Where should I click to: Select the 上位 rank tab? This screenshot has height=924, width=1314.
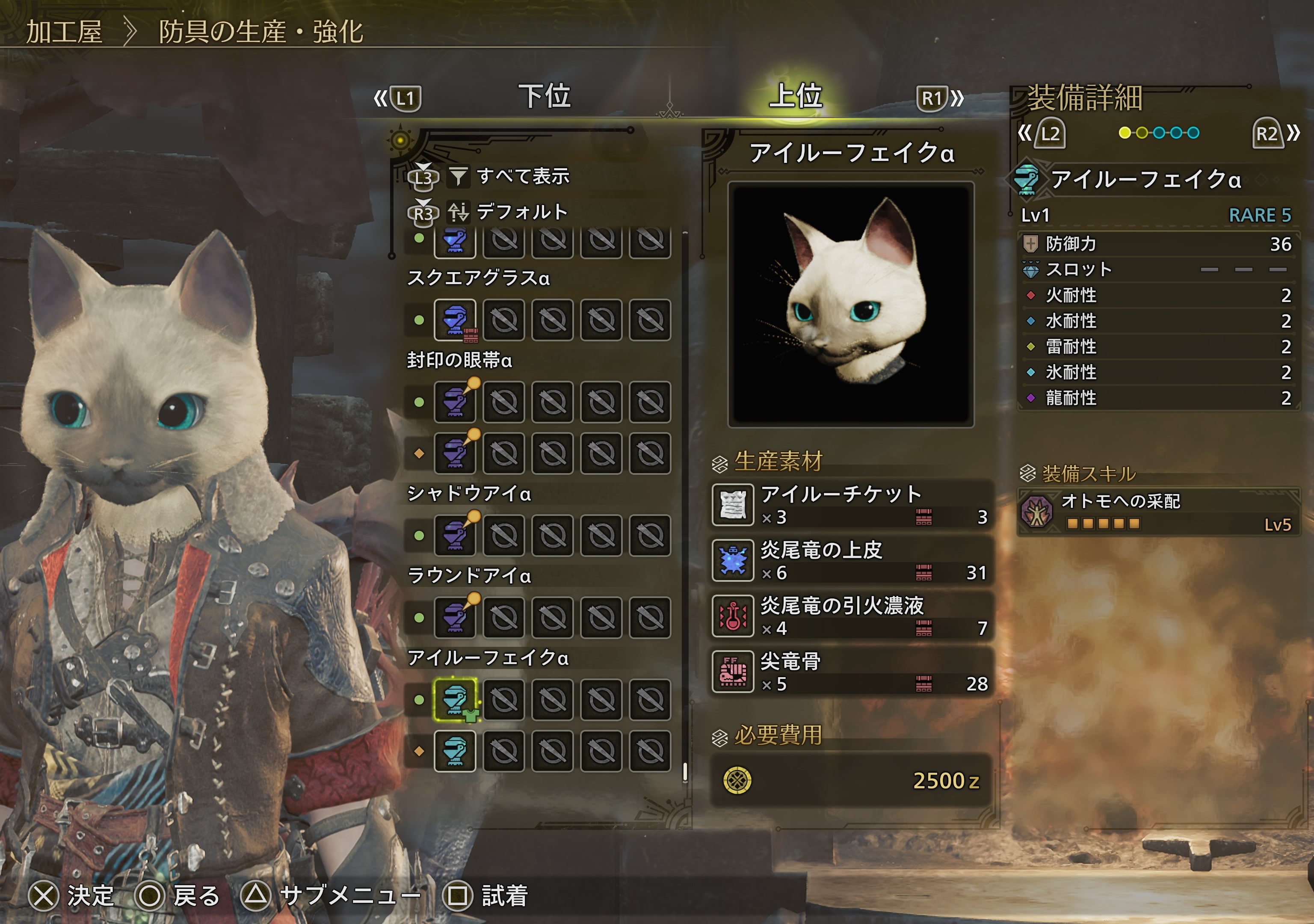click(795, 96)
